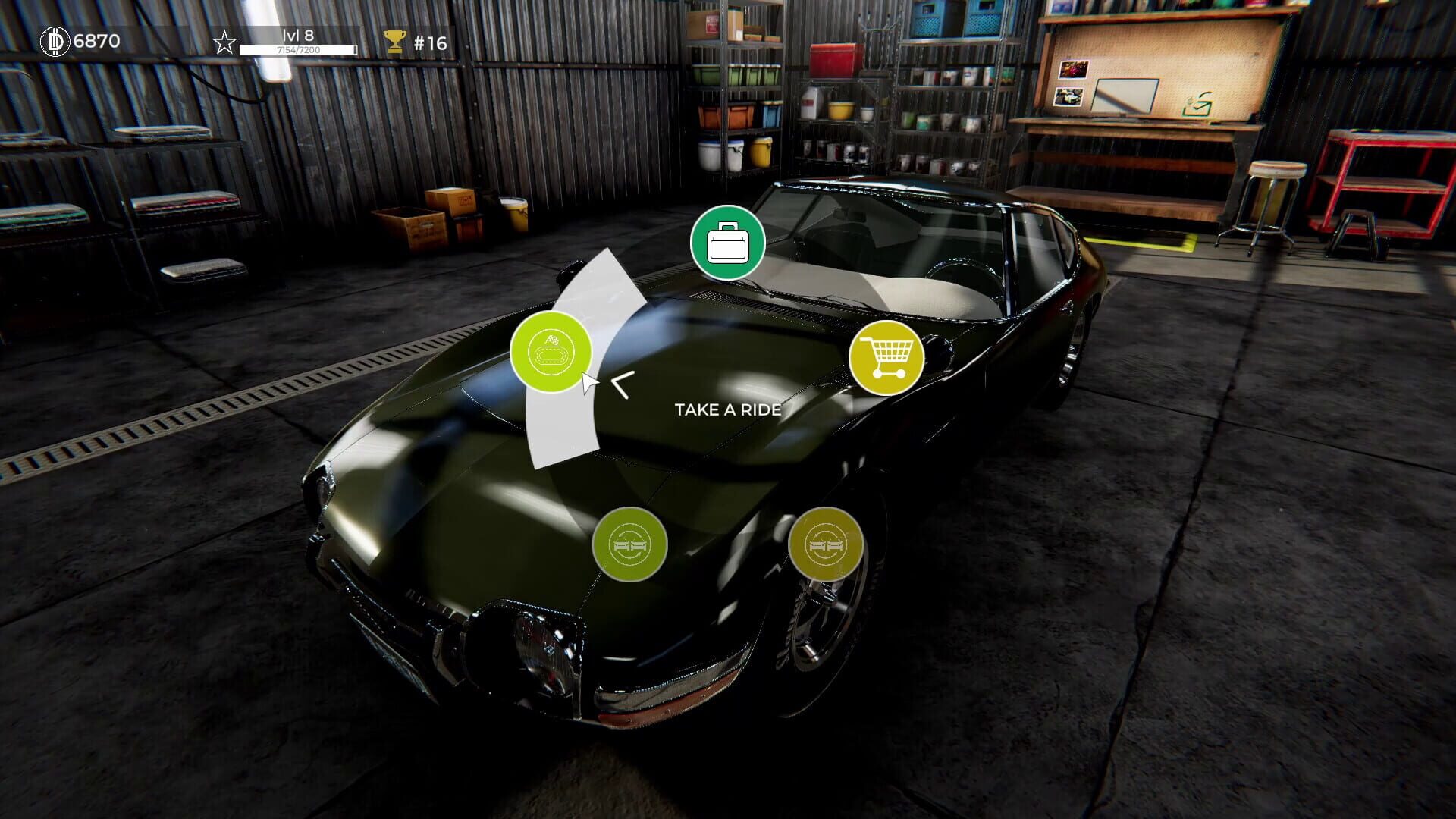The image size is (1456, 819).
Task: Collapse the radial menu using the back chevron
Action: pyautogui.click(x=622, y=385)
